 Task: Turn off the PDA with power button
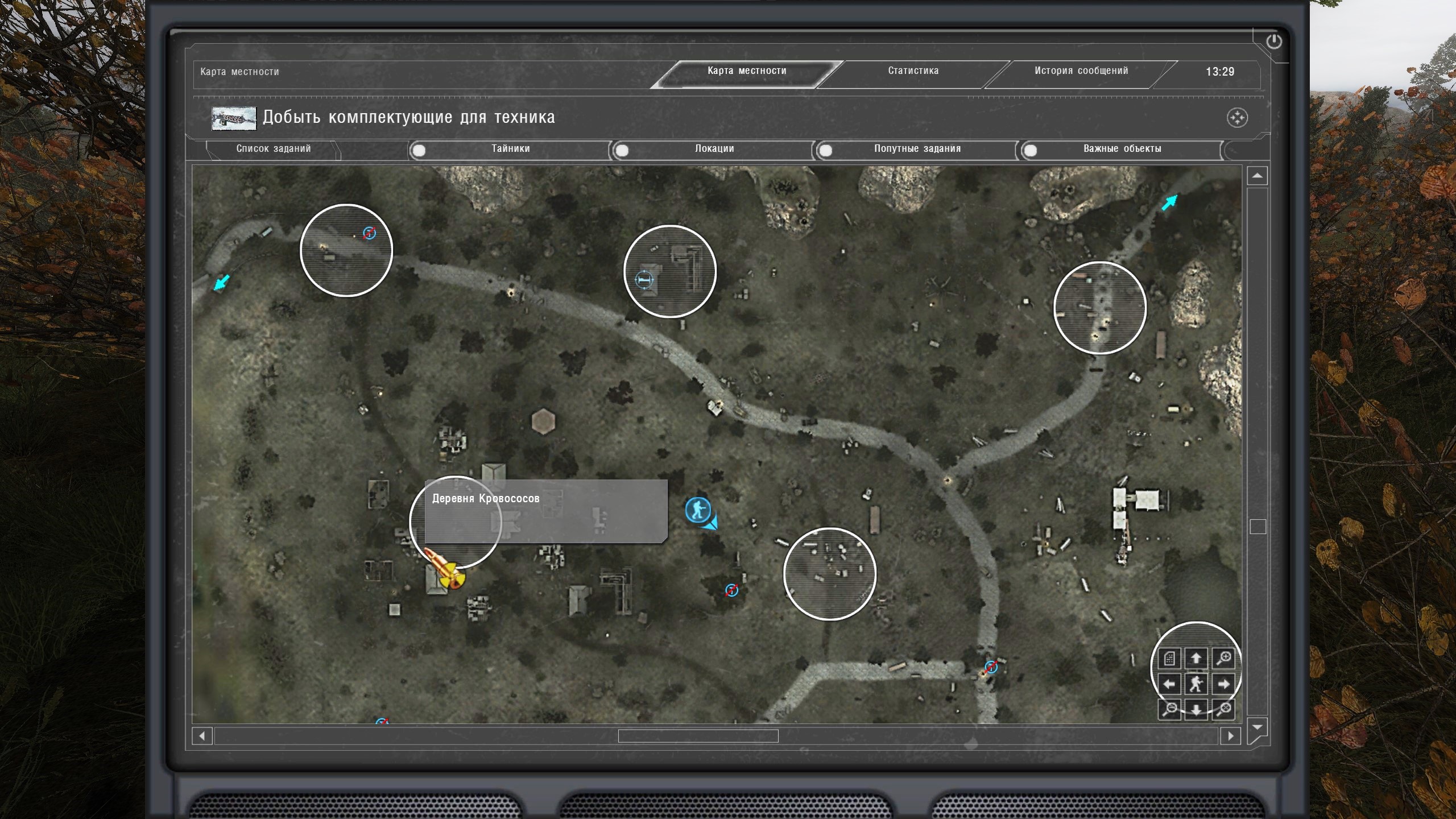(x=1274, y=42)
